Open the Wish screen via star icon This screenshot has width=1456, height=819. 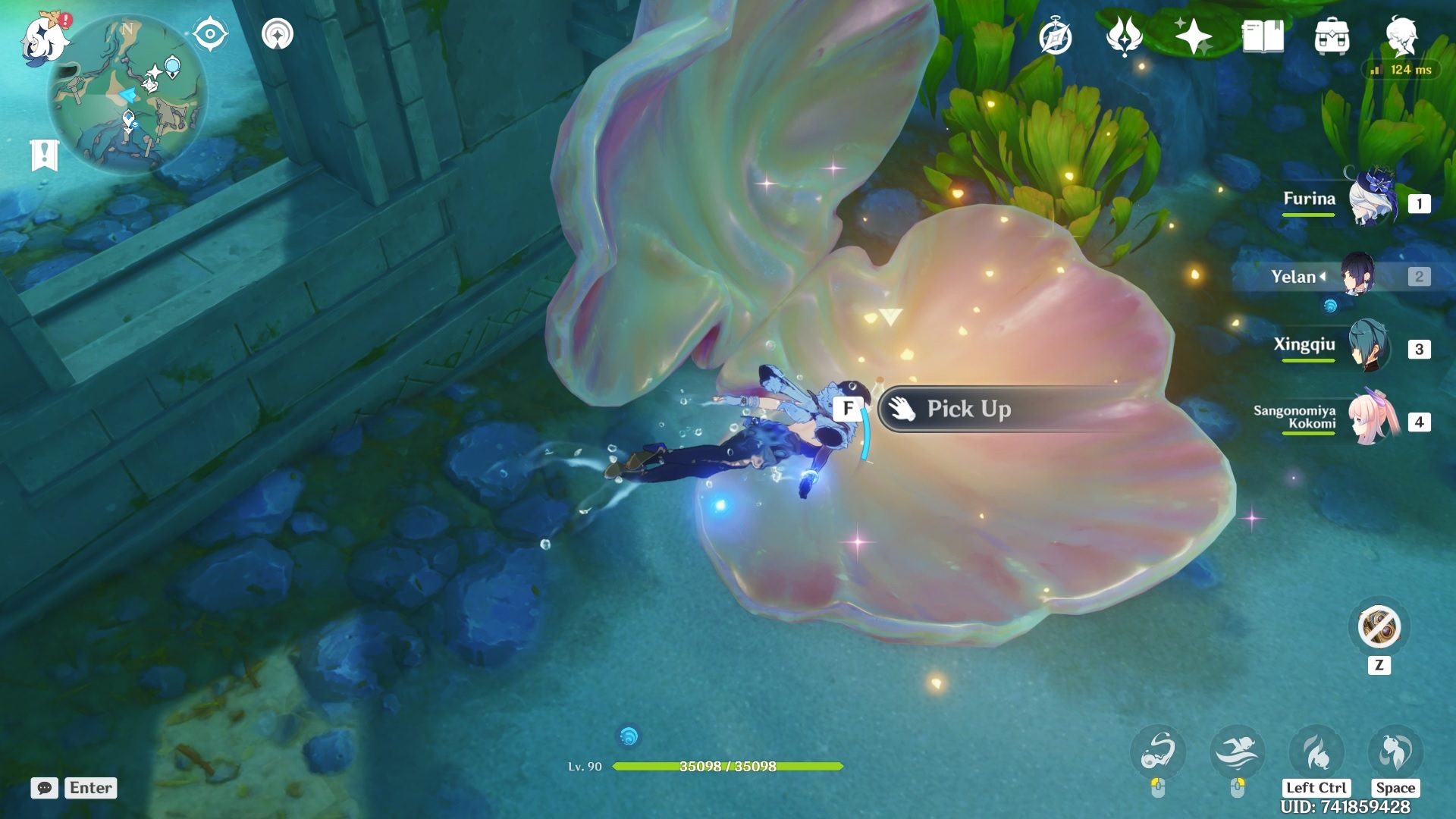(x=1192, y=34)
